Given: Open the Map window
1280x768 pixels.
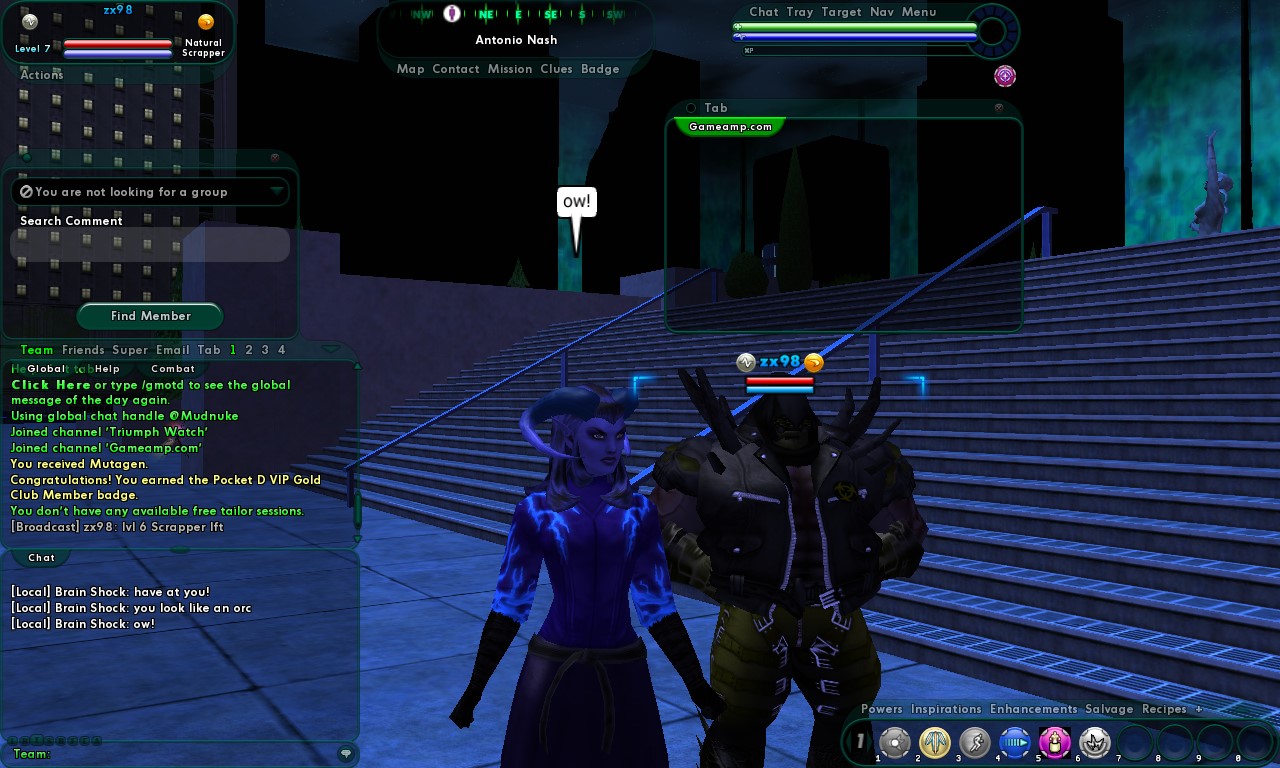Looking at the screenshot, I should pos(410,69).
